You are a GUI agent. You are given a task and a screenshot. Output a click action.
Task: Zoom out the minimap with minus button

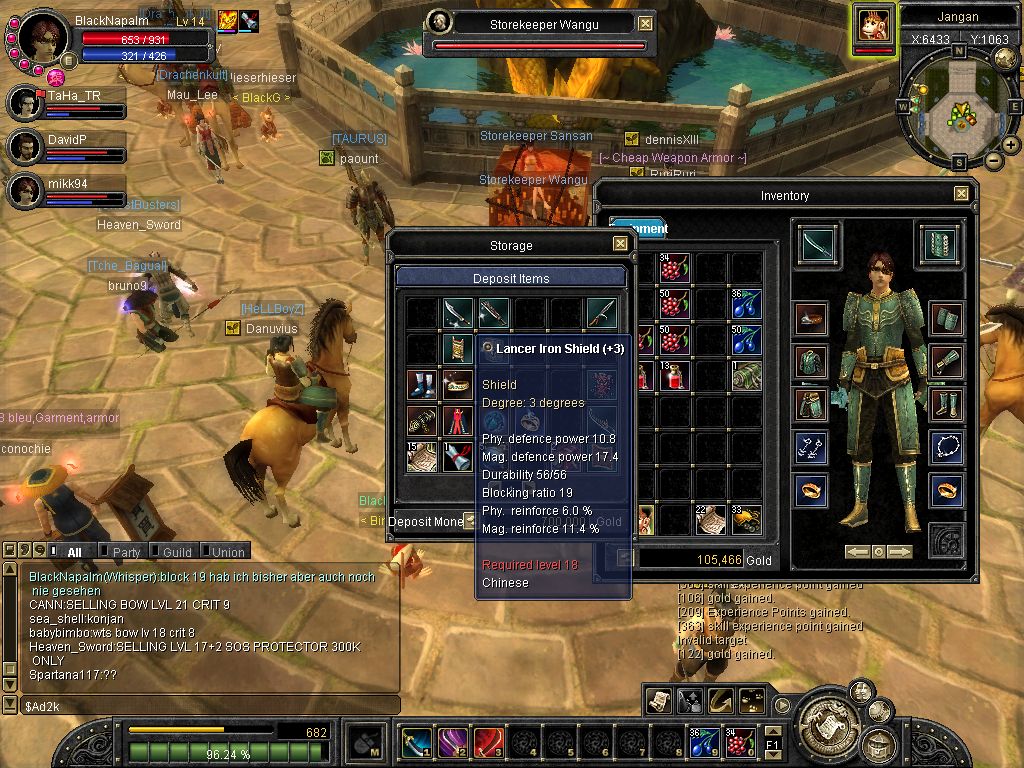click(x=993, y=160)
